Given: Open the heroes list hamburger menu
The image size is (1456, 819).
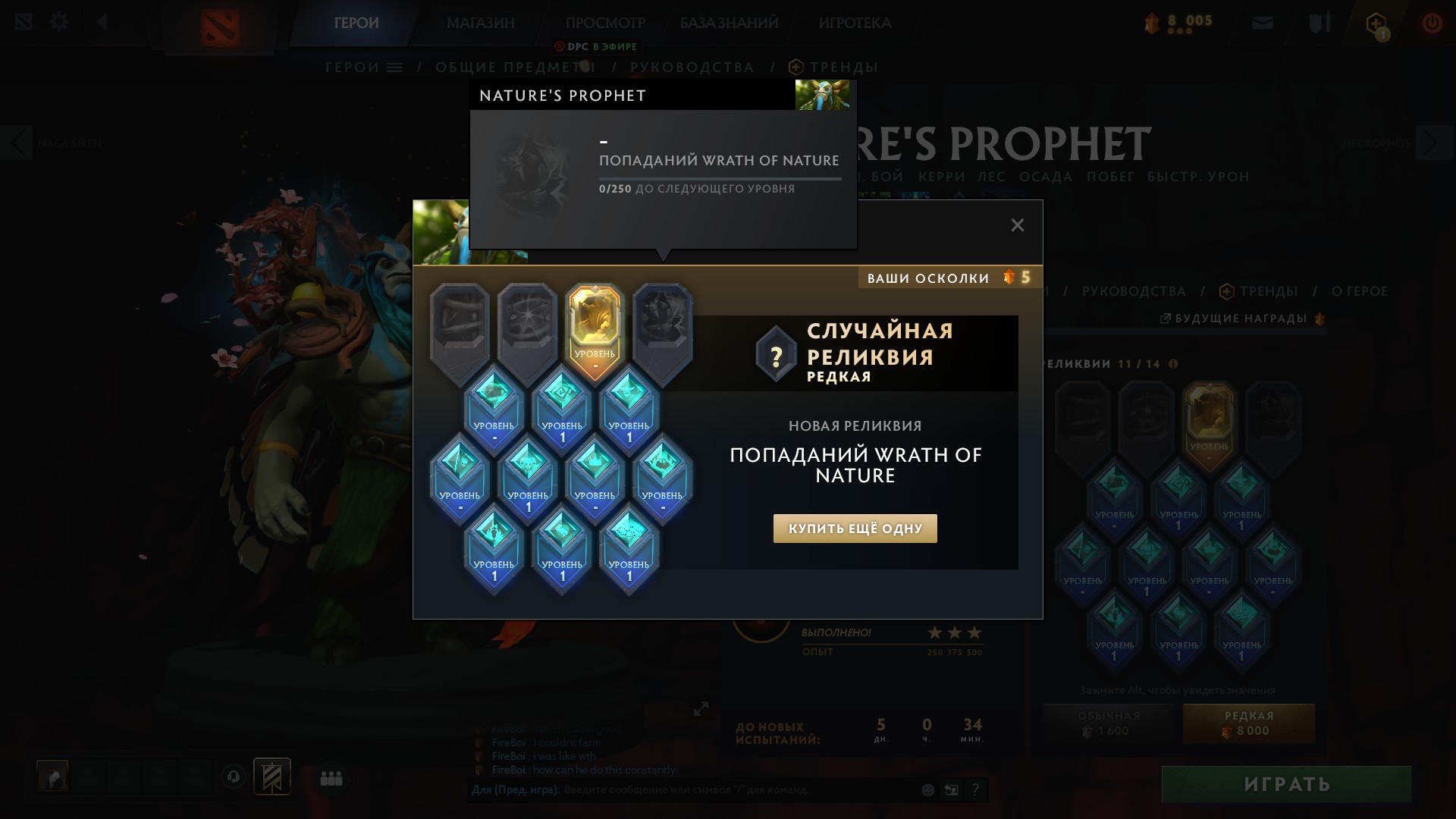Looking at the screenshot, I should [x=393, y=67].
